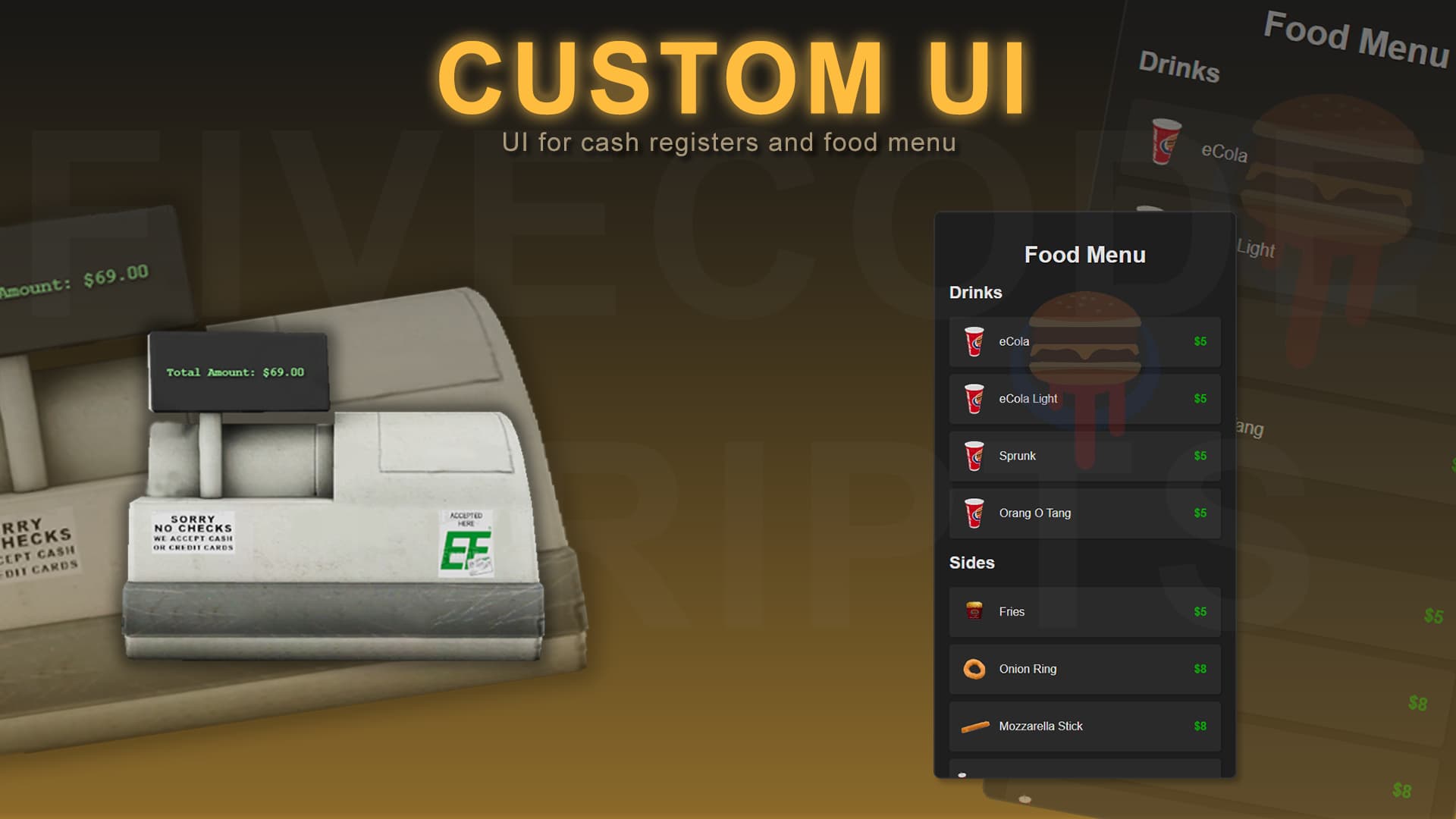
Task: Select the Food Menu title
Action: click(1084, 255)
